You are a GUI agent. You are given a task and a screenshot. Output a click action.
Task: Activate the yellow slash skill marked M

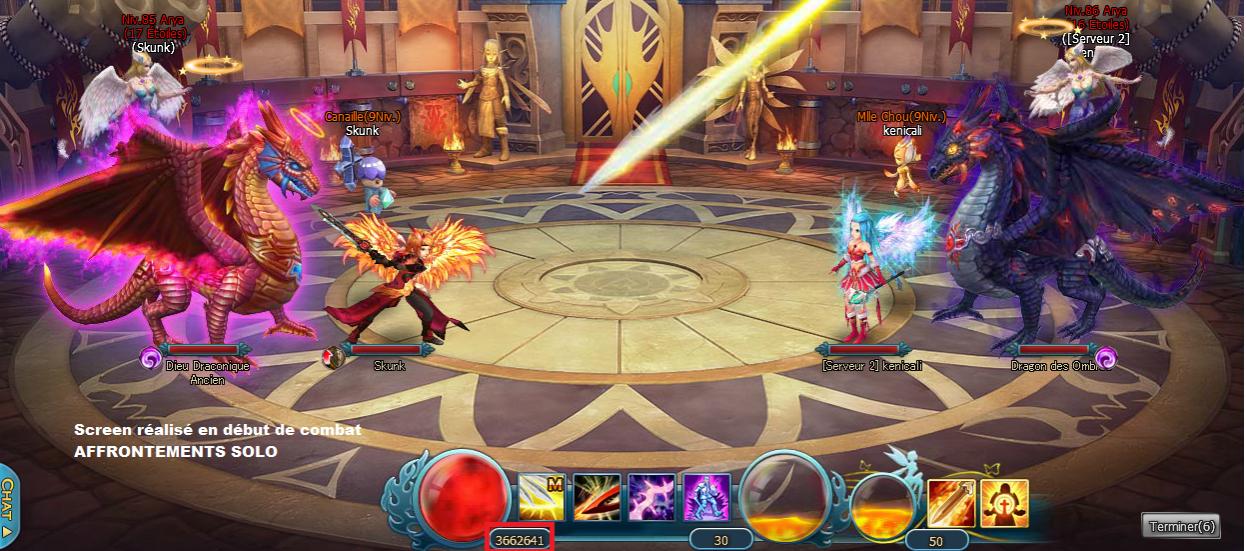coord(542,497)
